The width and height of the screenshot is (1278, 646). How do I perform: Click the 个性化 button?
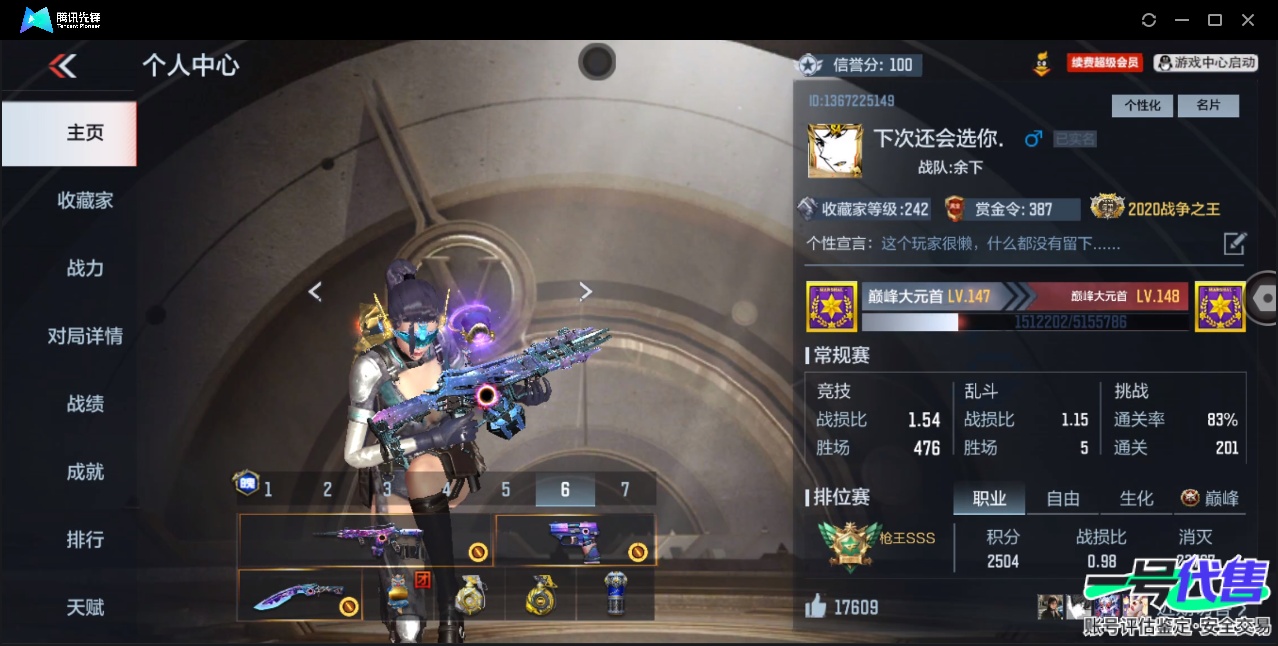click(x=1142, y=105)
